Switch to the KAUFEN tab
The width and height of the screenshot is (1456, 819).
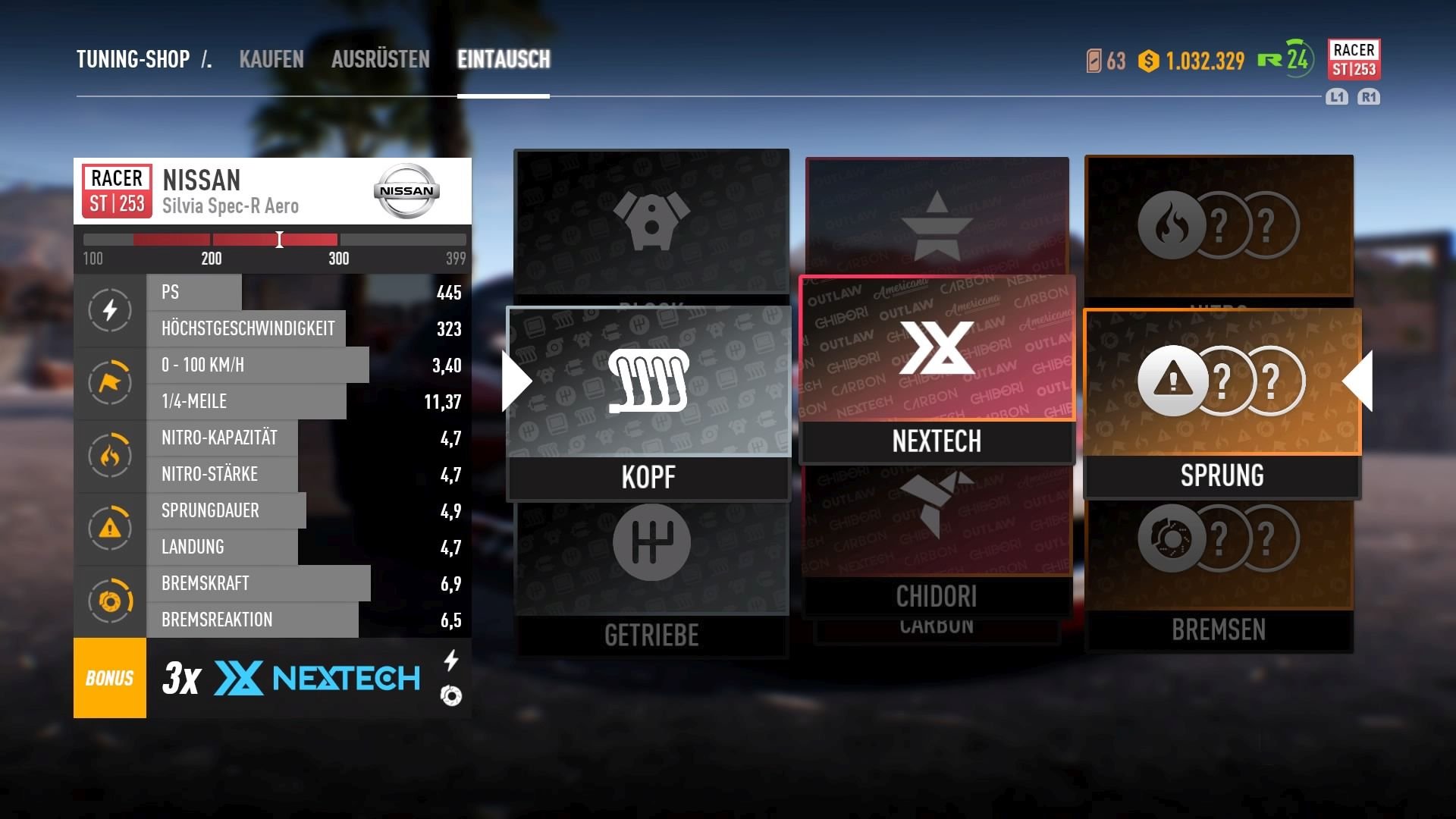pyautogui.click(x=271, y=59)
